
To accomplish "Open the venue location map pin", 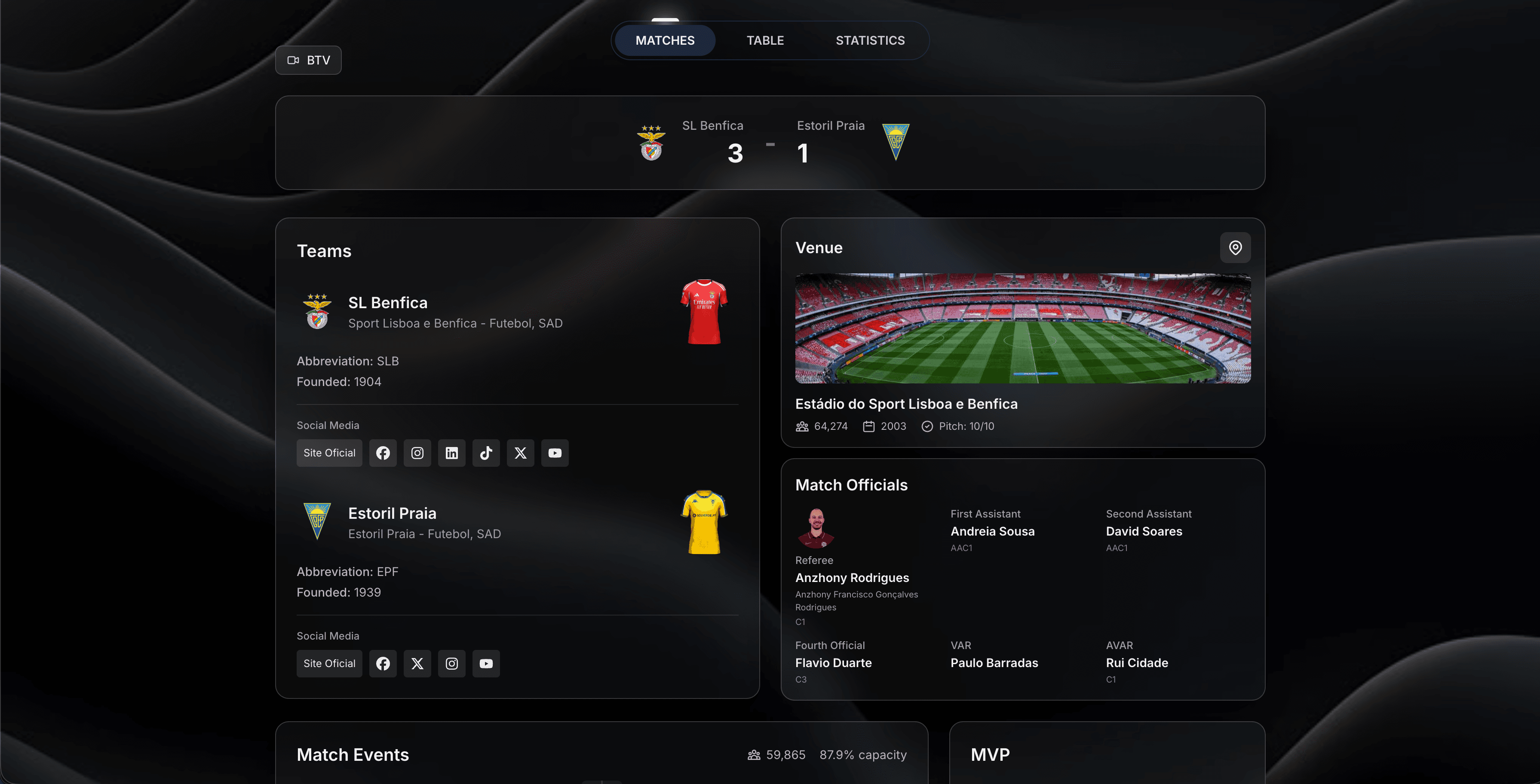I will click(x=1235, y=248).
